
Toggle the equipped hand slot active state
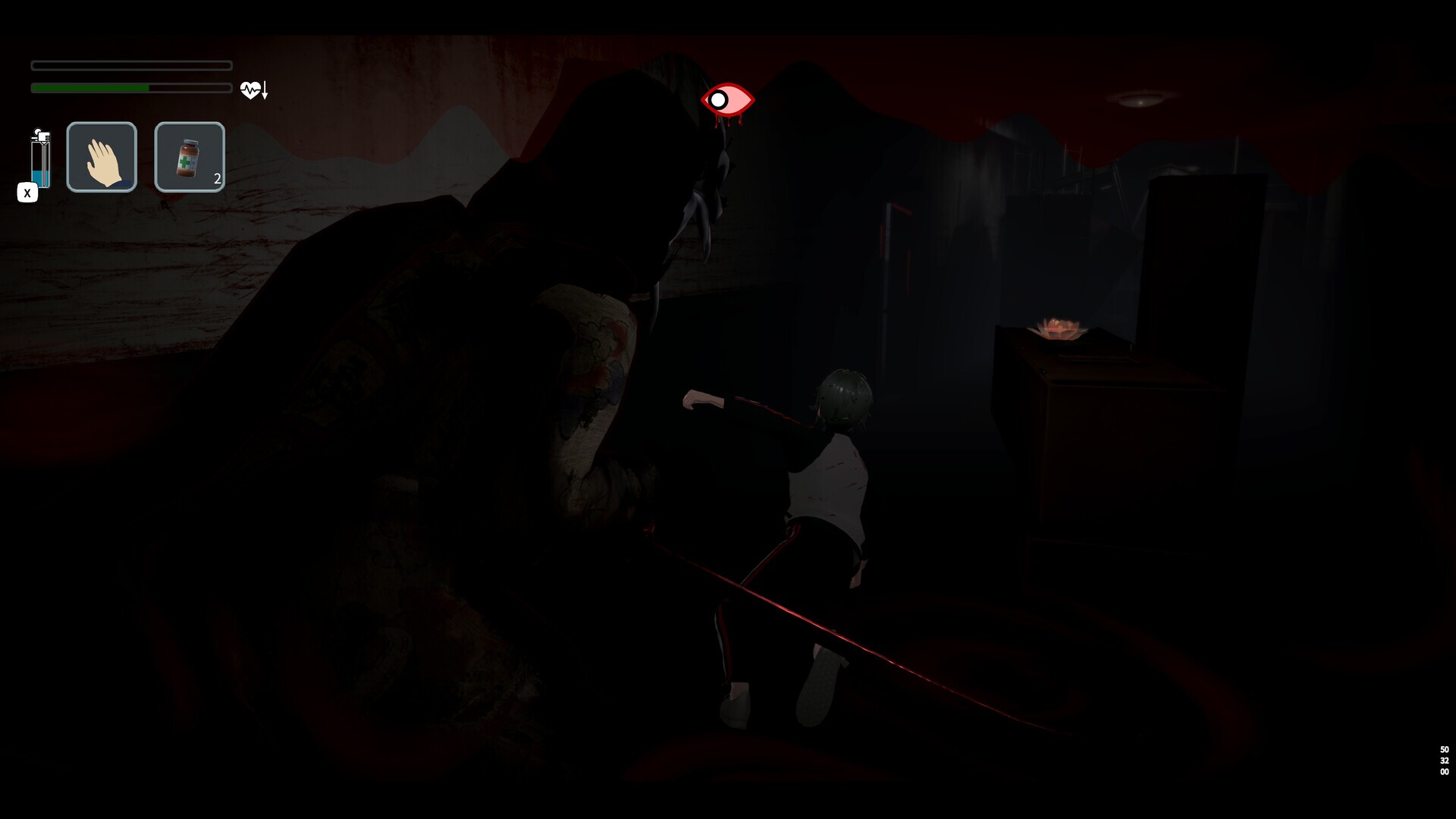click(102, 156)
